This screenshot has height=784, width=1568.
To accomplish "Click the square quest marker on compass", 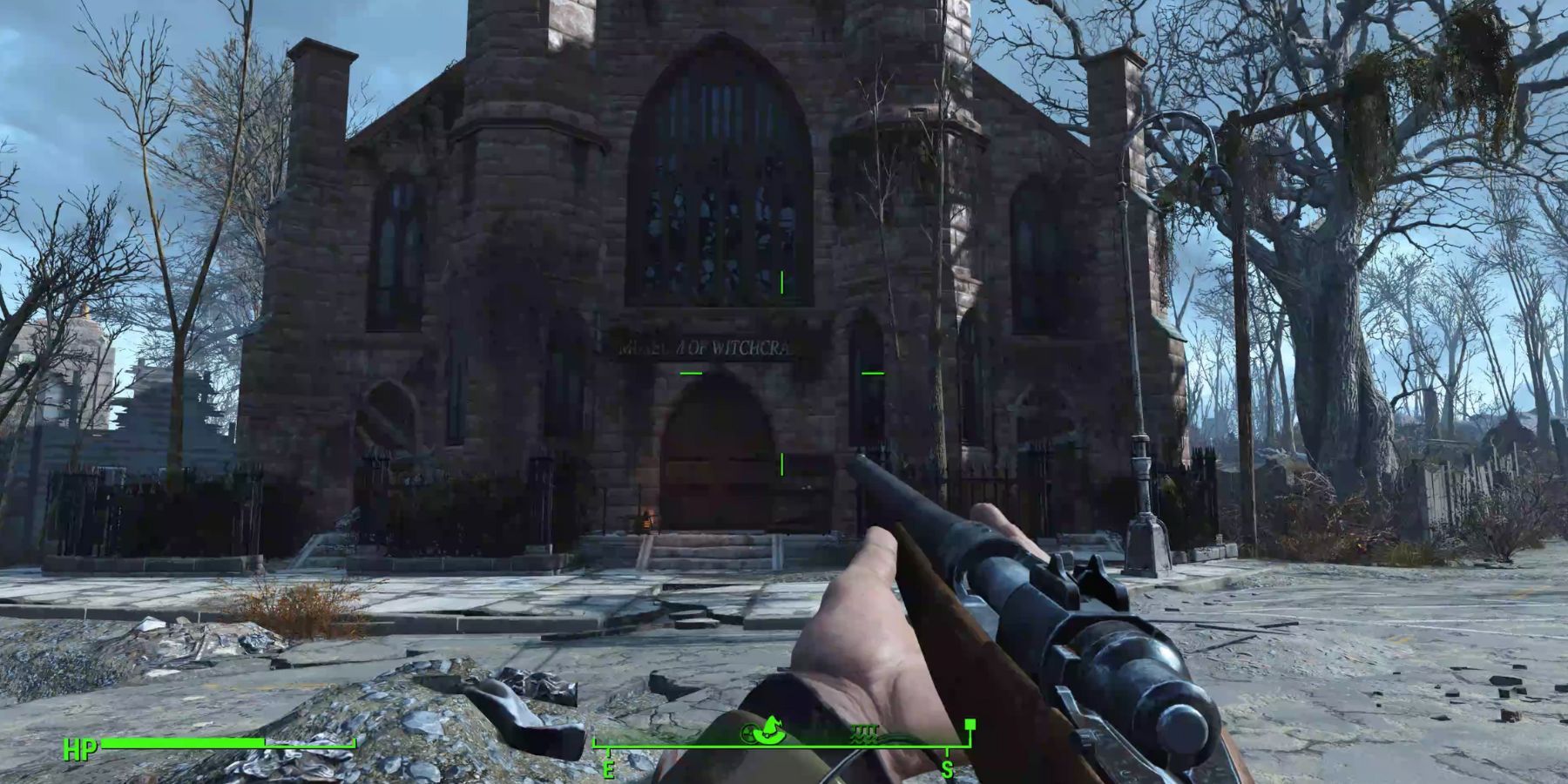I will (x=970, y=724).
